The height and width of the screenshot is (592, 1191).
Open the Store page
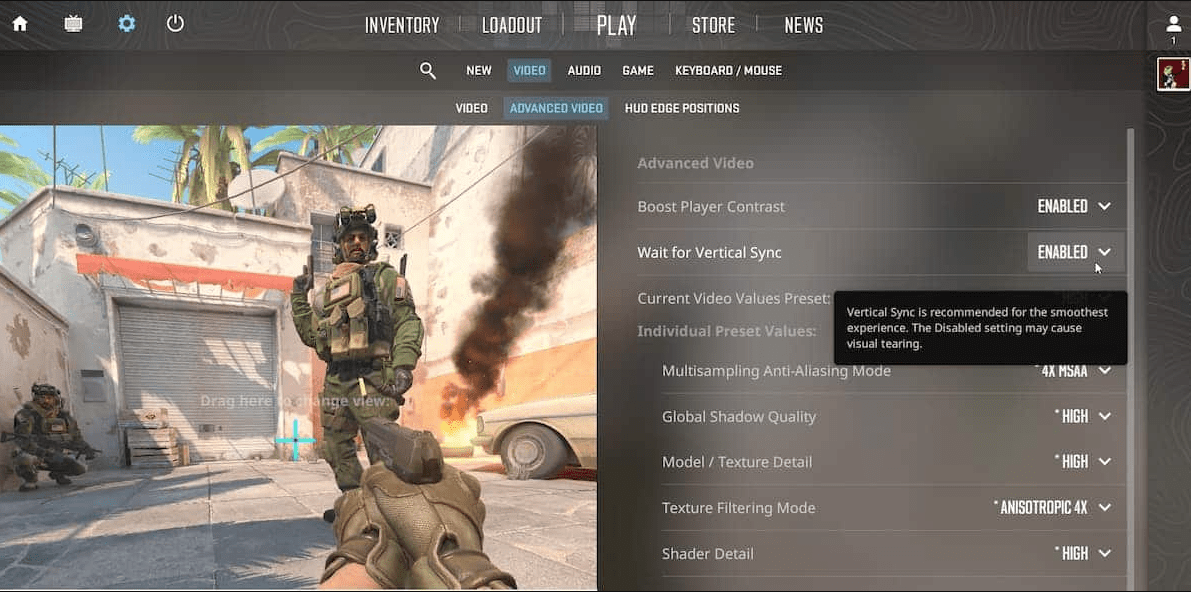(x=713, y=26)
